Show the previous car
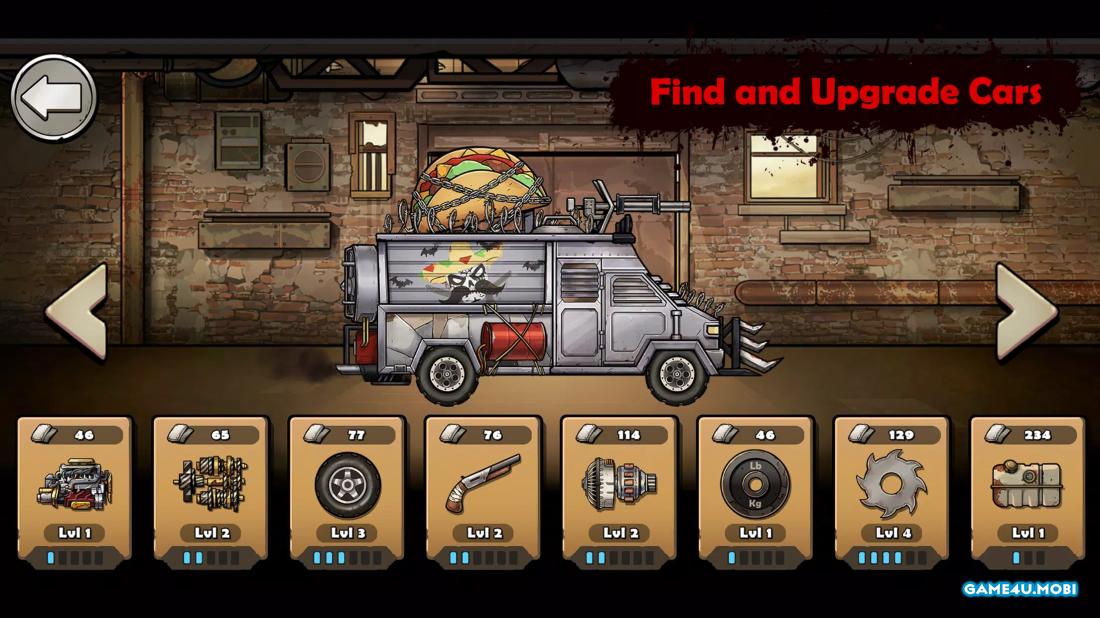Image resolution: width=1100 pixels, height=618 pixels. pos(76,311)
